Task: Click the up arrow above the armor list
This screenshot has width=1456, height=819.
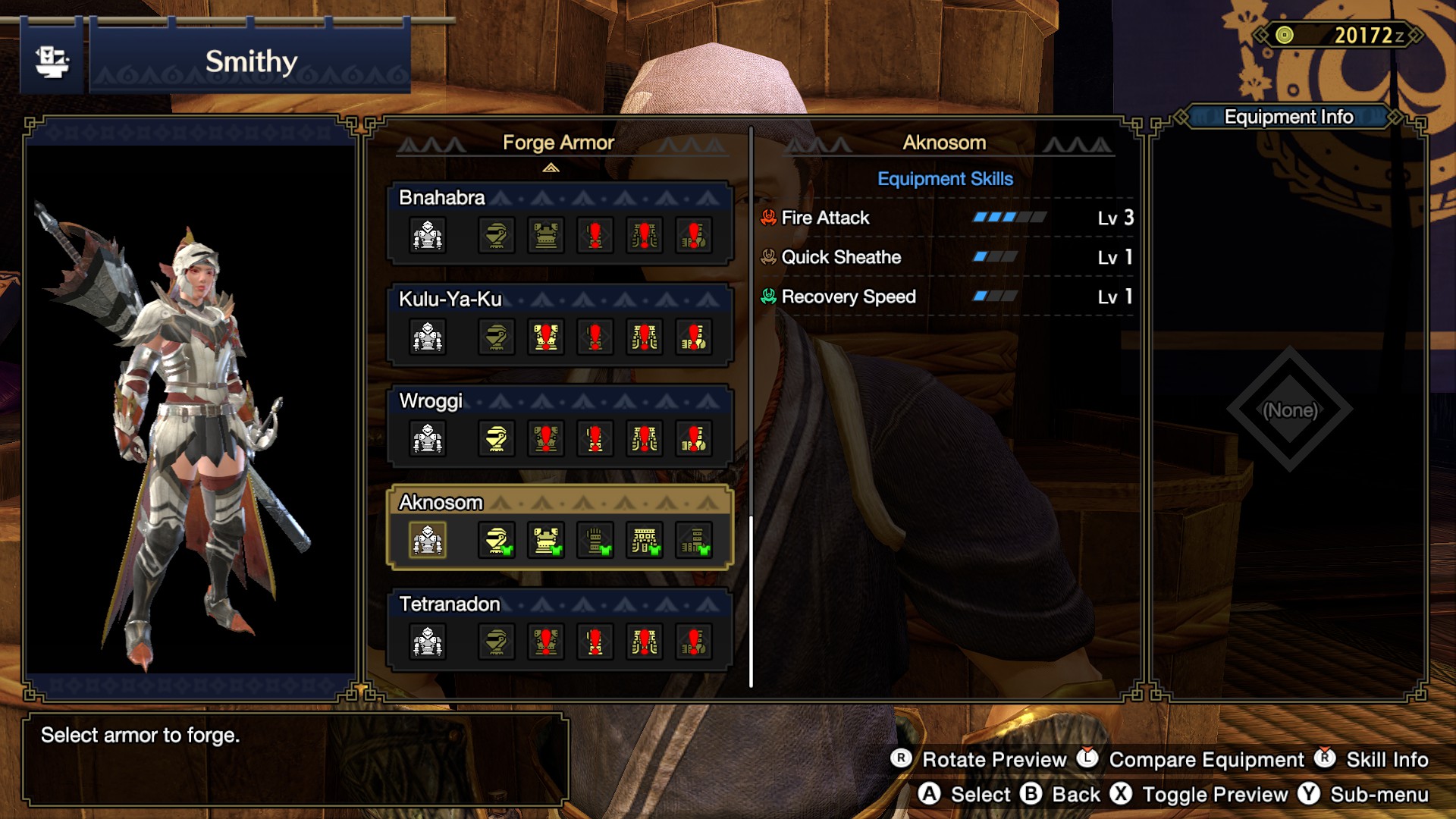Action: pos(551,168)
